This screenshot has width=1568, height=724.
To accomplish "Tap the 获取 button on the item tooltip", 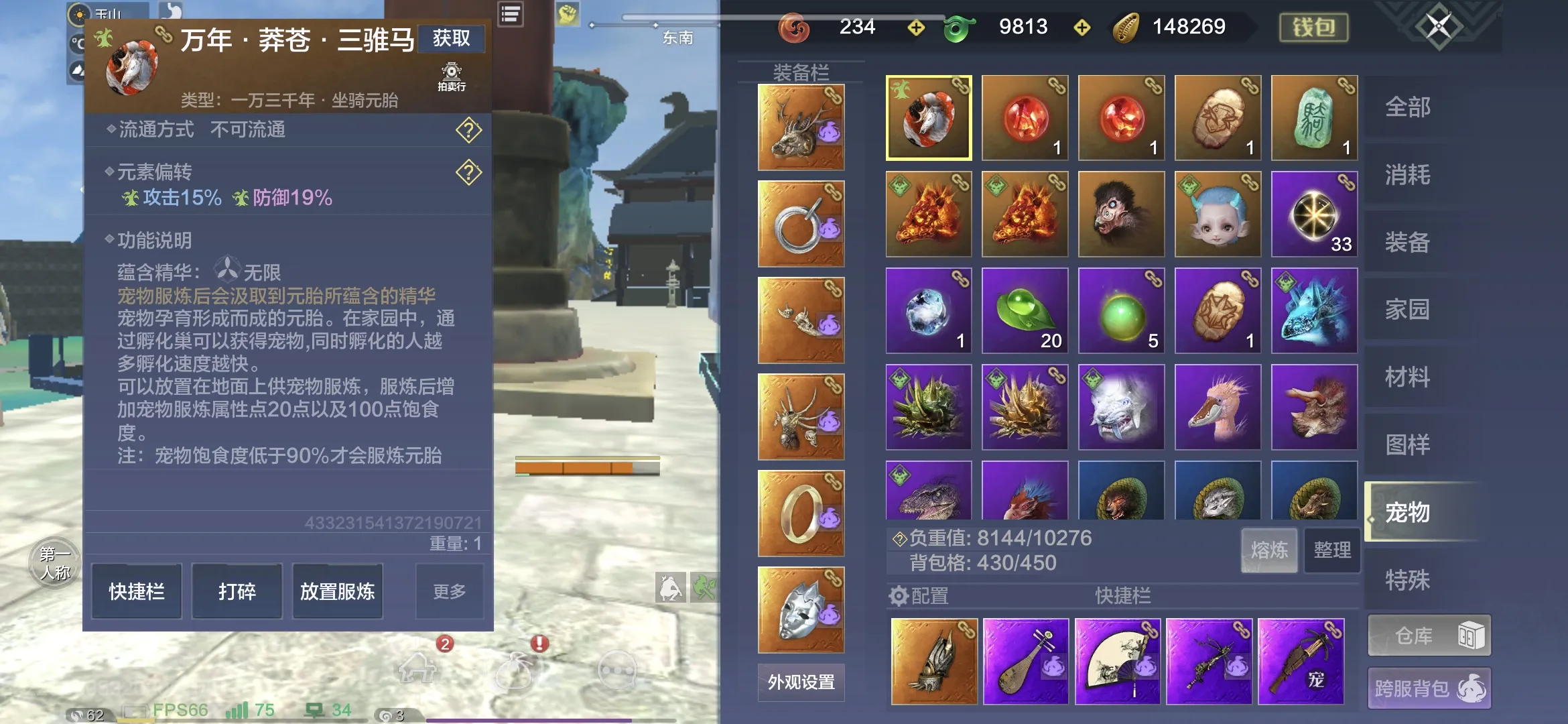I will coord(451,38).
